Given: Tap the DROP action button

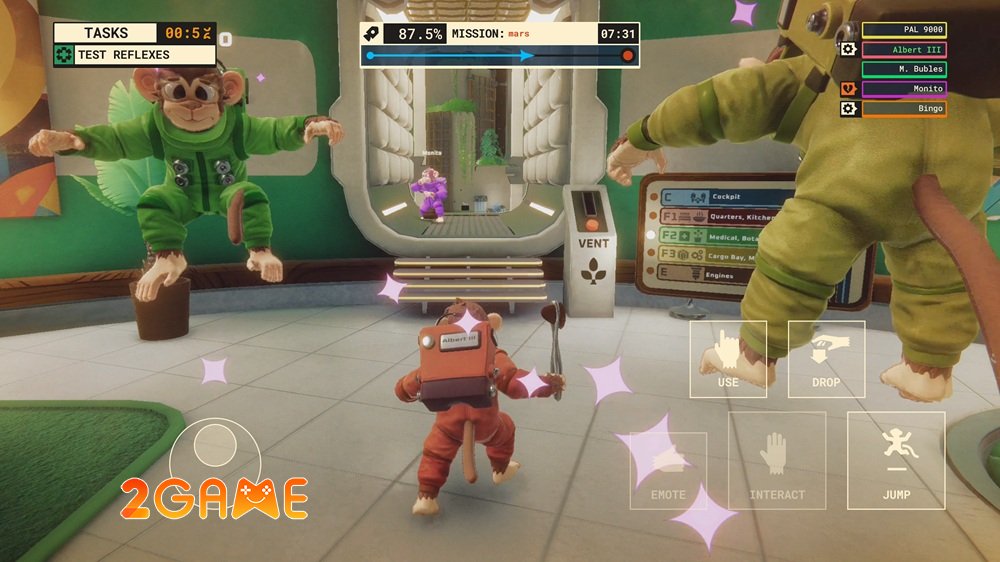Looking at the screenshot, I should pos(826,359).
